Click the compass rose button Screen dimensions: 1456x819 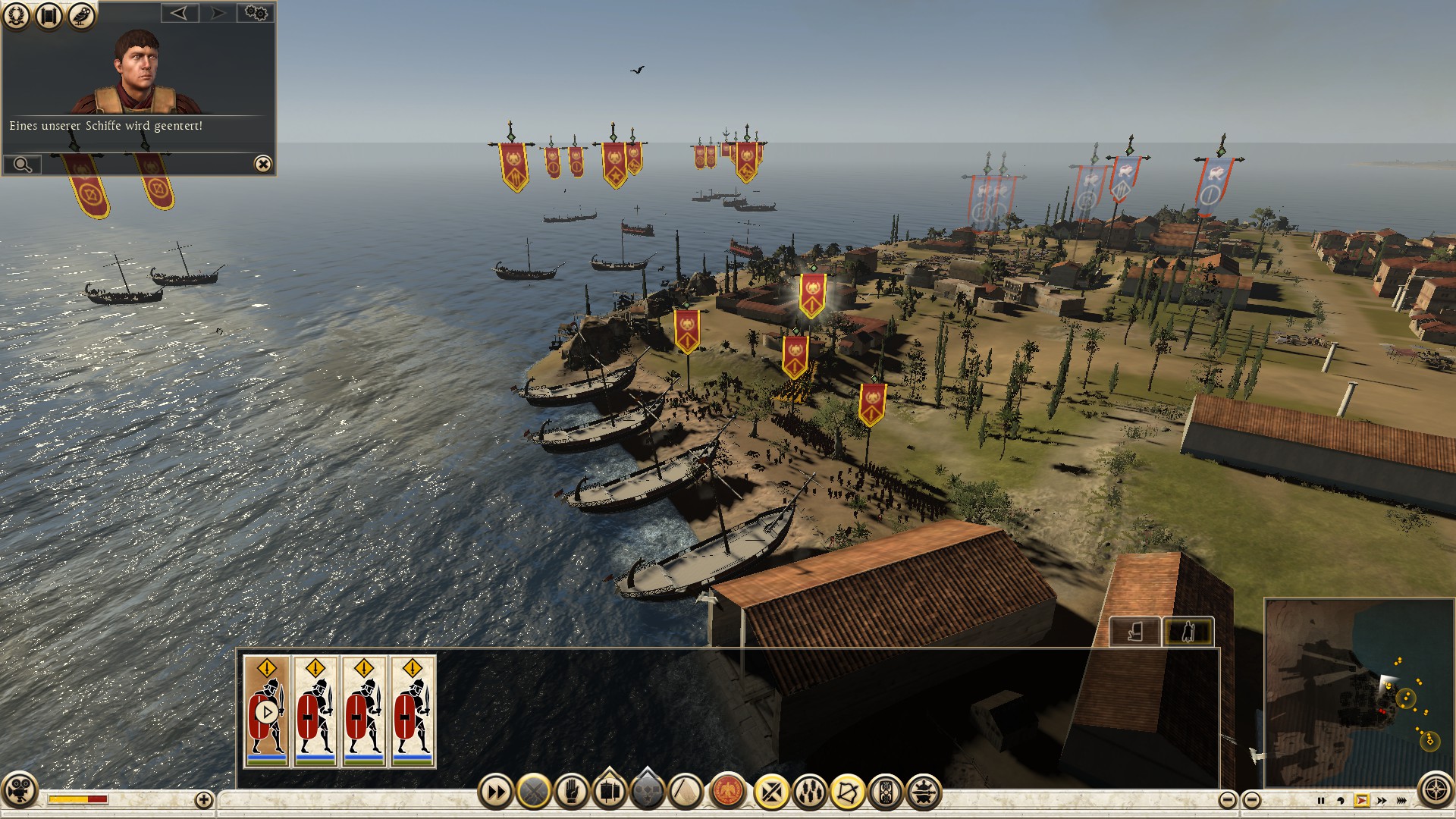[1436, 790]
